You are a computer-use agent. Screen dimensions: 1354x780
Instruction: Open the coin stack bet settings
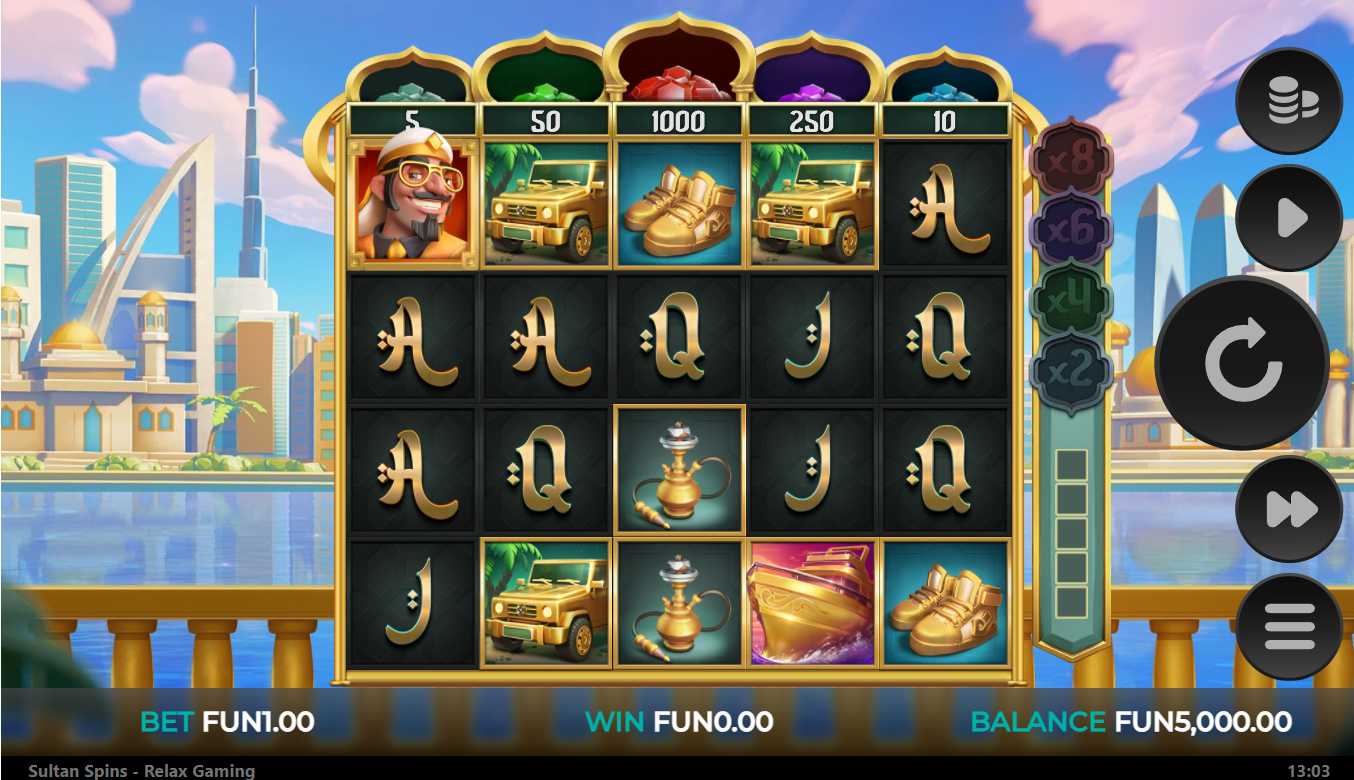click(1288, 101)
